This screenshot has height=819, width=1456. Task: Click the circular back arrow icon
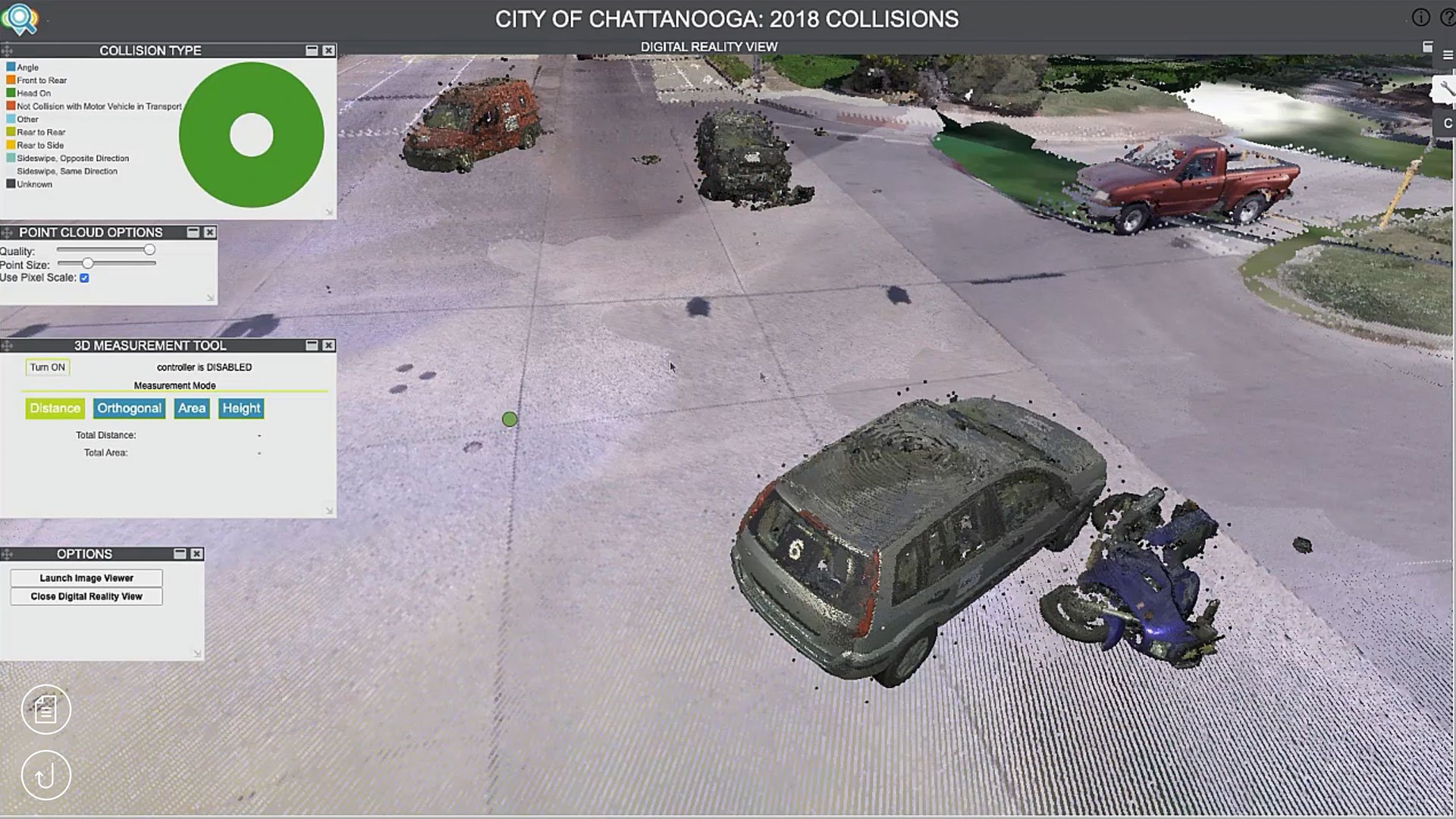tap(45, 775)
